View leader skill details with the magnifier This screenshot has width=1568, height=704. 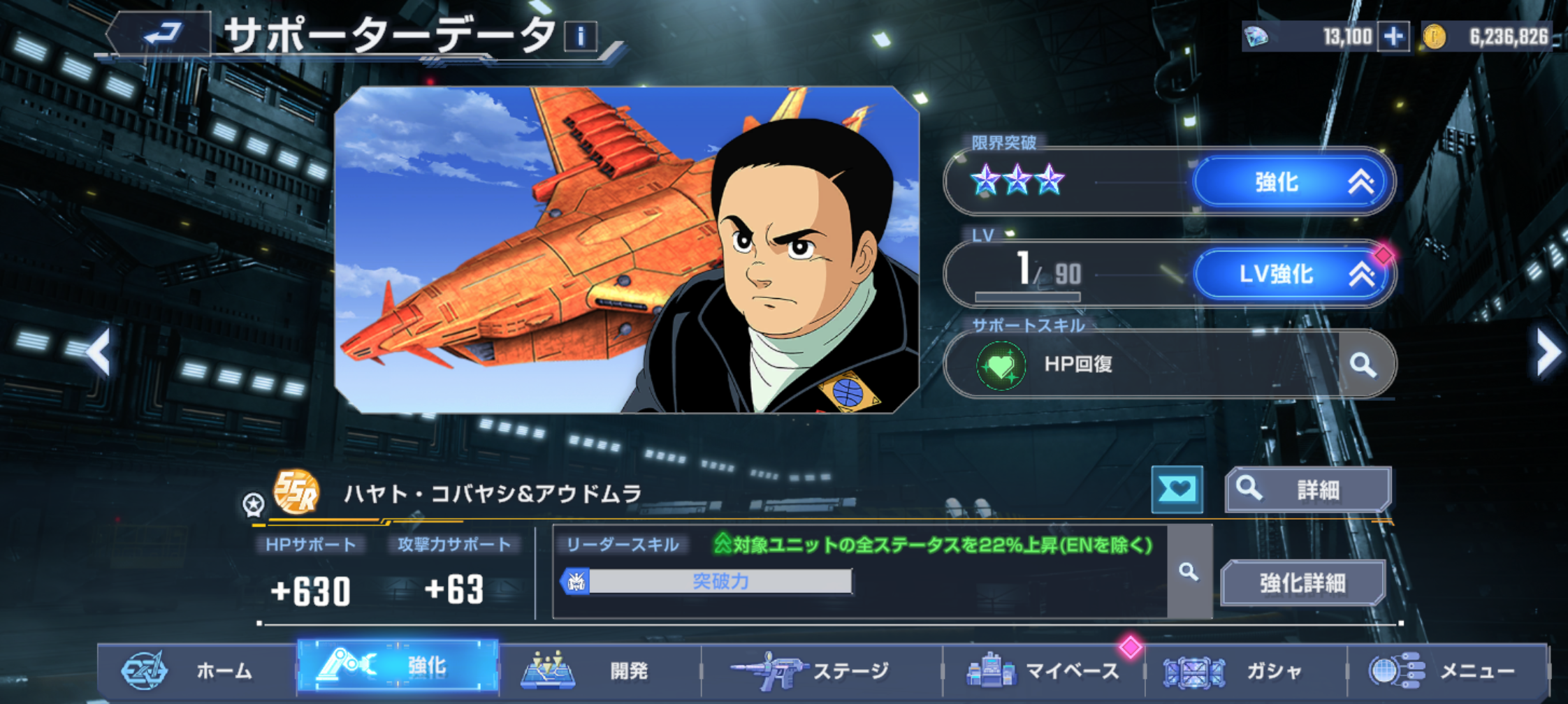point(1189,573)
